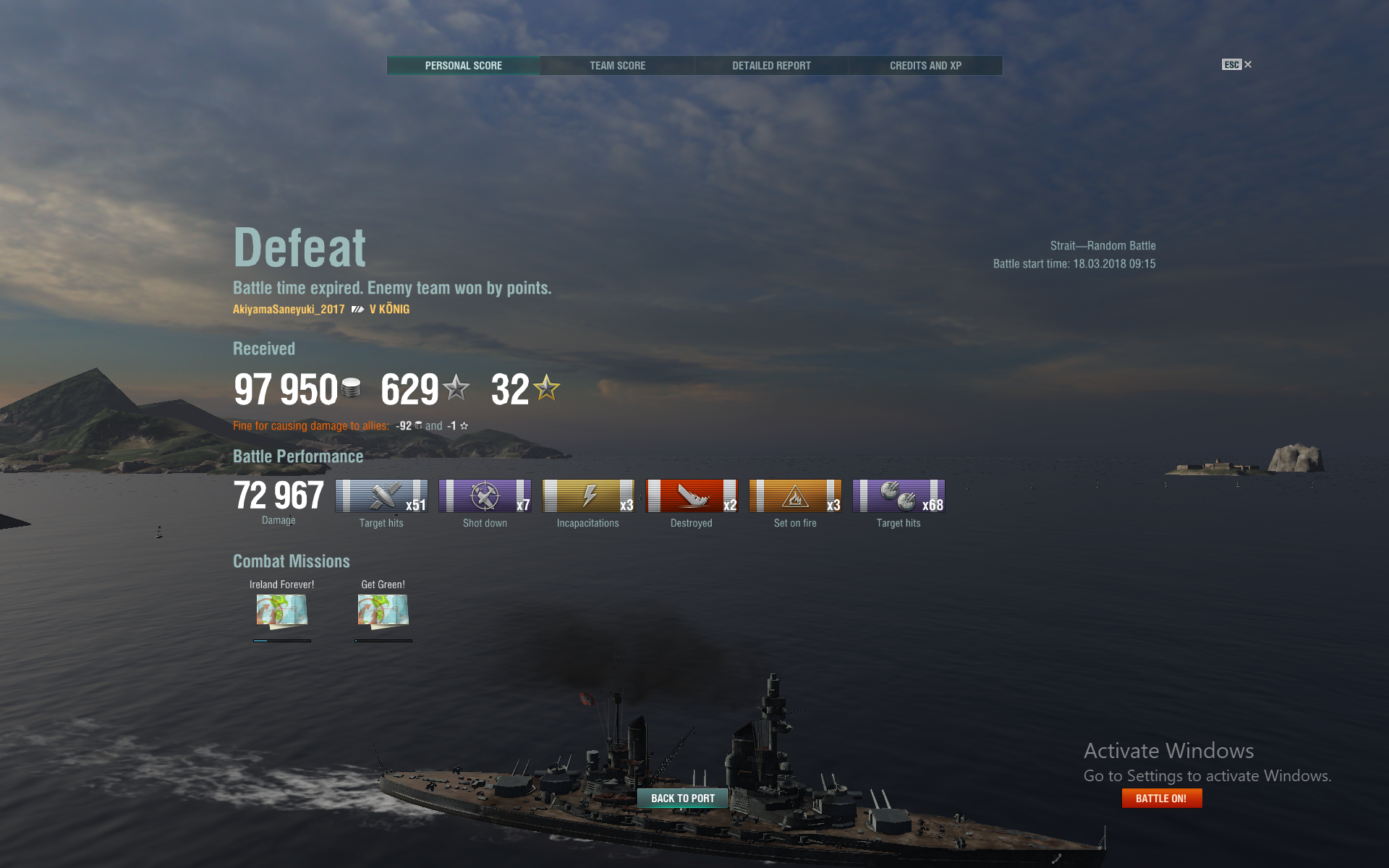Close the battle results screen
Screen dimensions: 1389x868
click(x=1237, y=65)
